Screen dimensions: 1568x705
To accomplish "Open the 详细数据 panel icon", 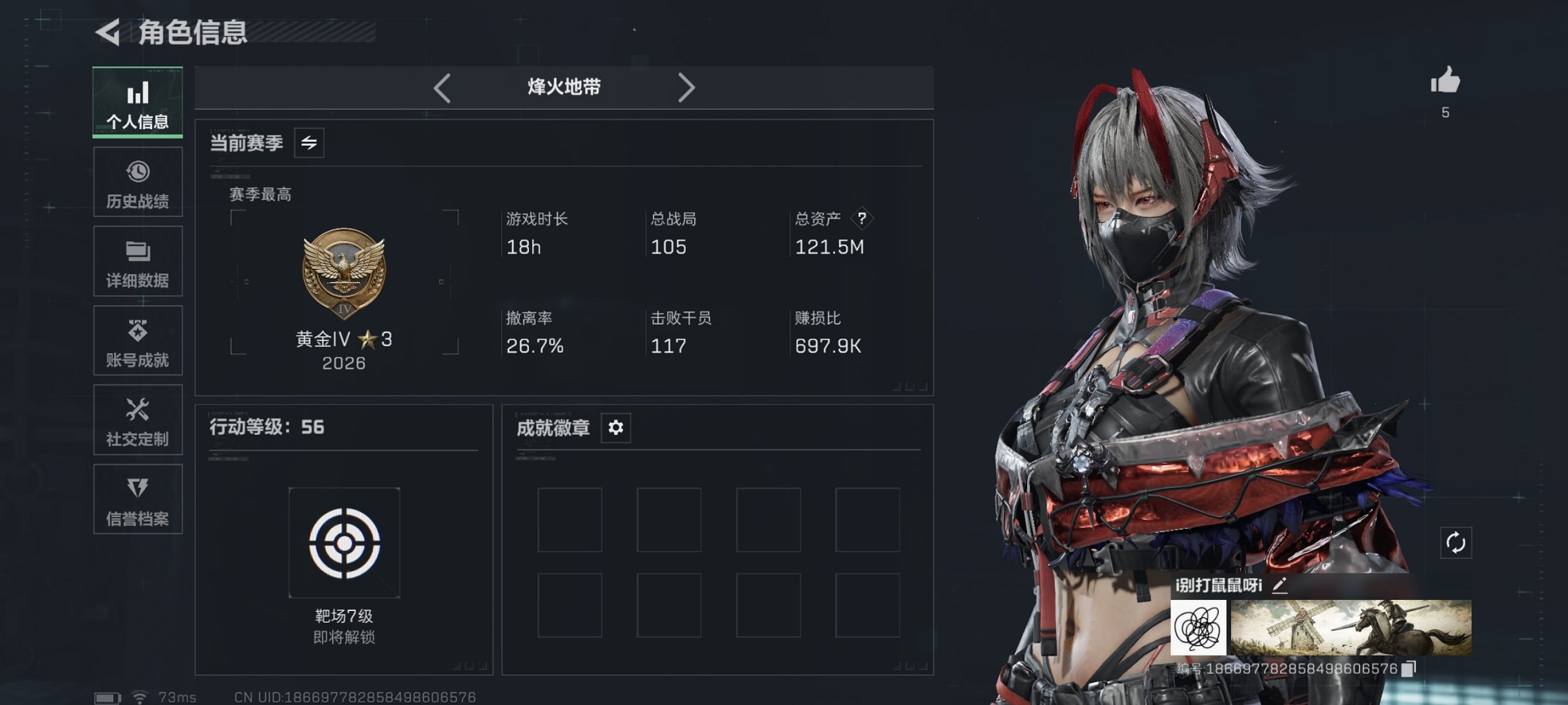I will click(x=137, y=250).
